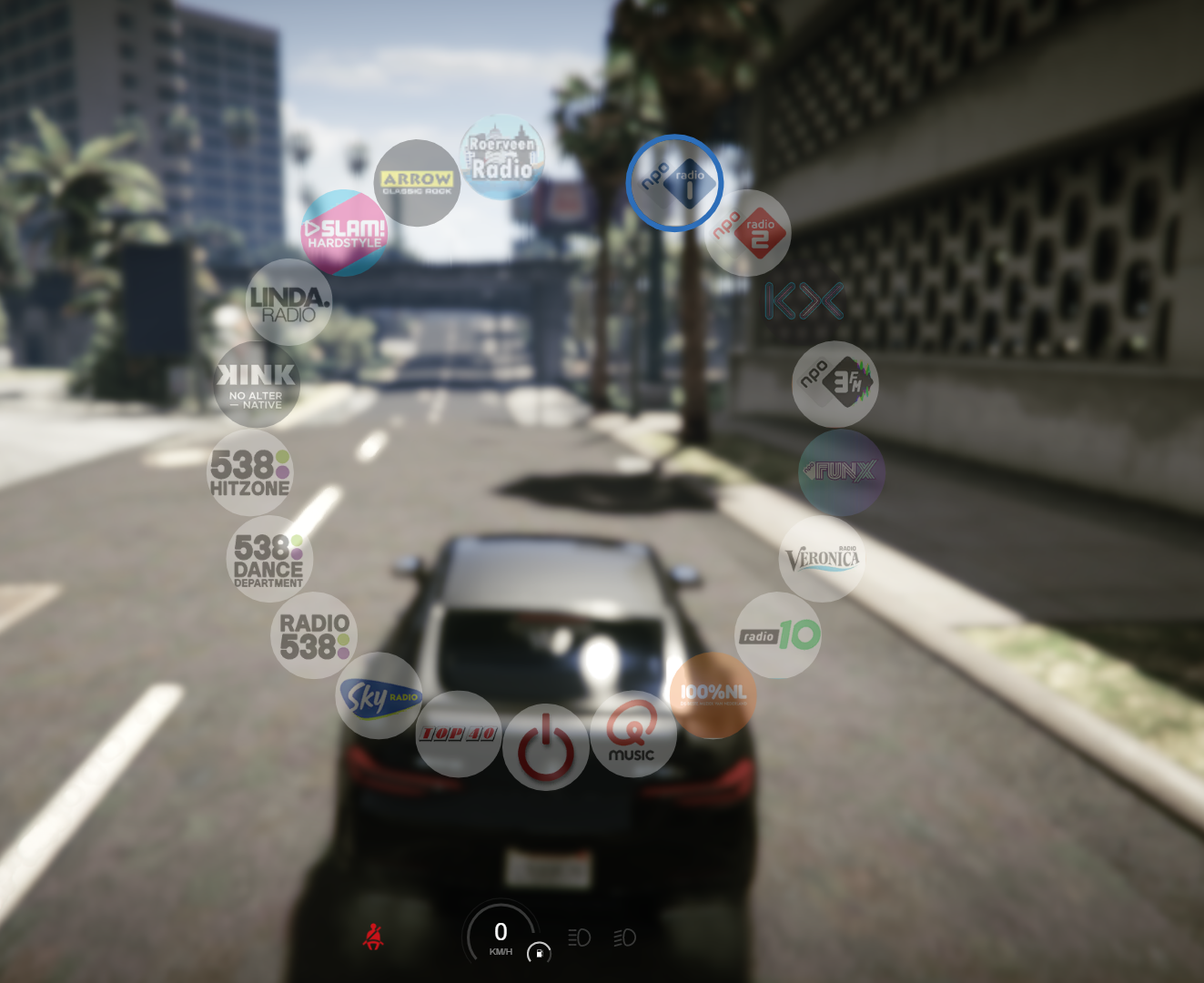Select the FunX radio station
The image size is (1204, 983).
(x=842, y=472)
